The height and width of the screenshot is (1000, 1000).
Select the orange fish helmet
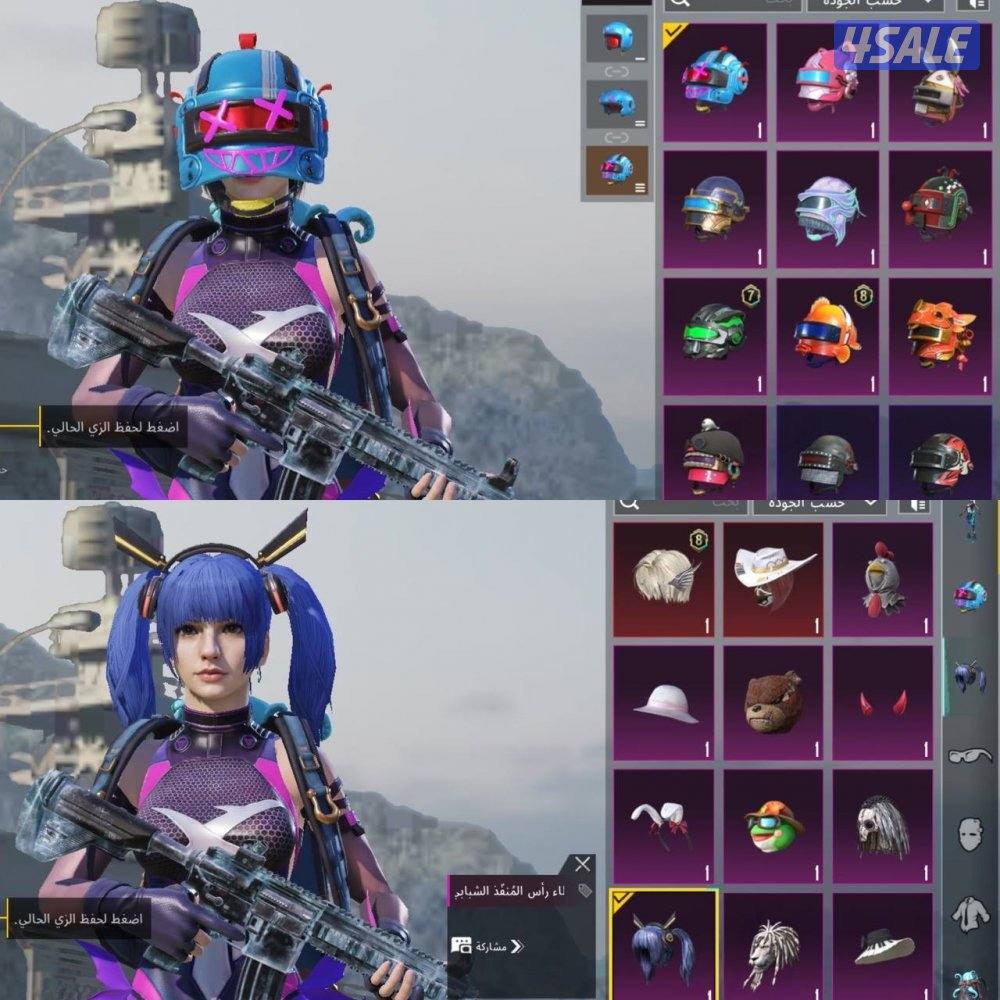[826, 335]
